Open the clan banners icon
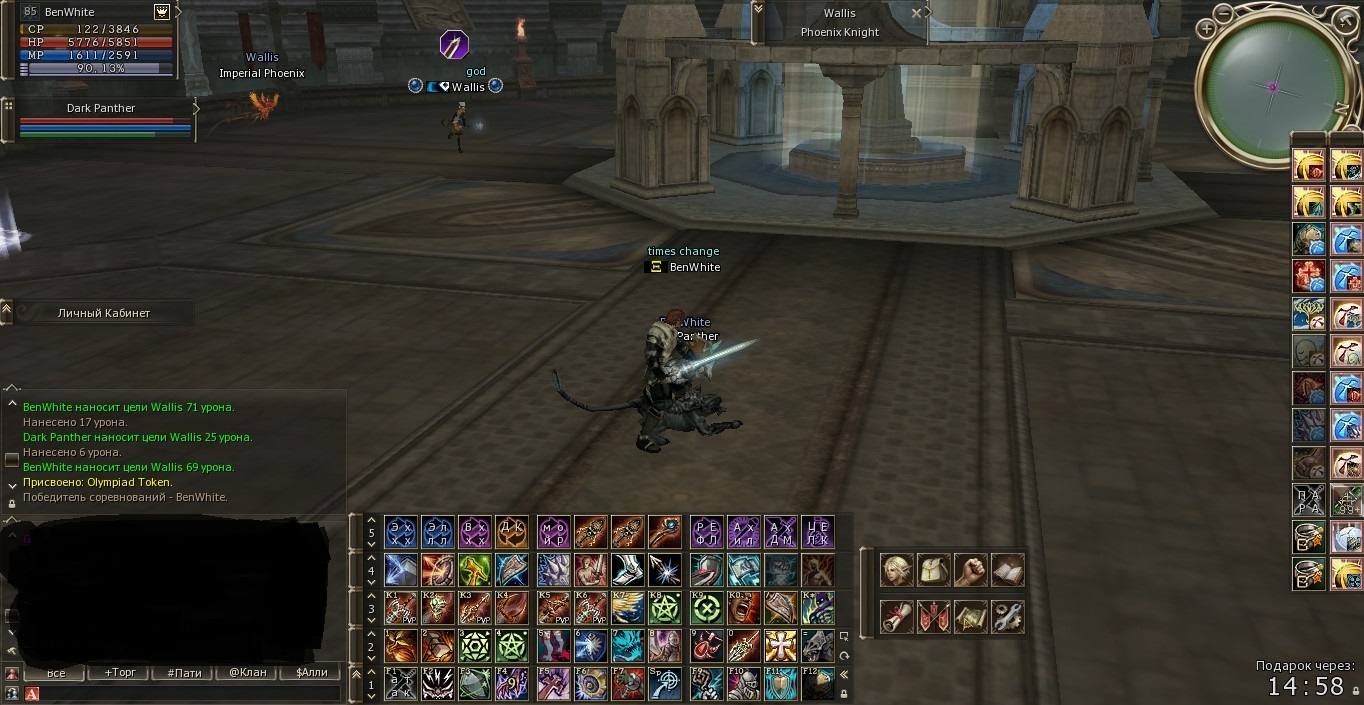 coord(933,617)
